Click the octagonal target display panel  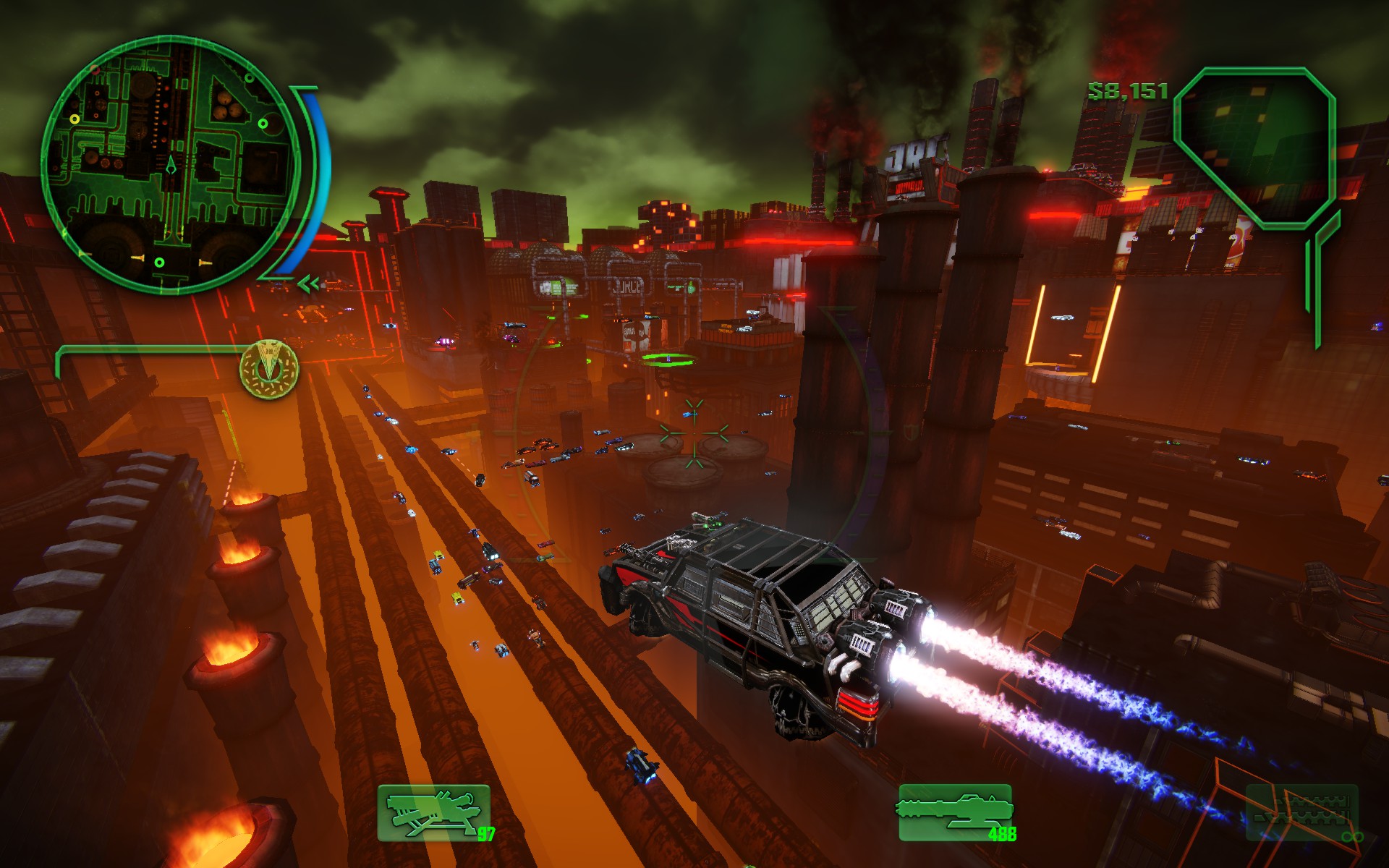(1254, 147)
